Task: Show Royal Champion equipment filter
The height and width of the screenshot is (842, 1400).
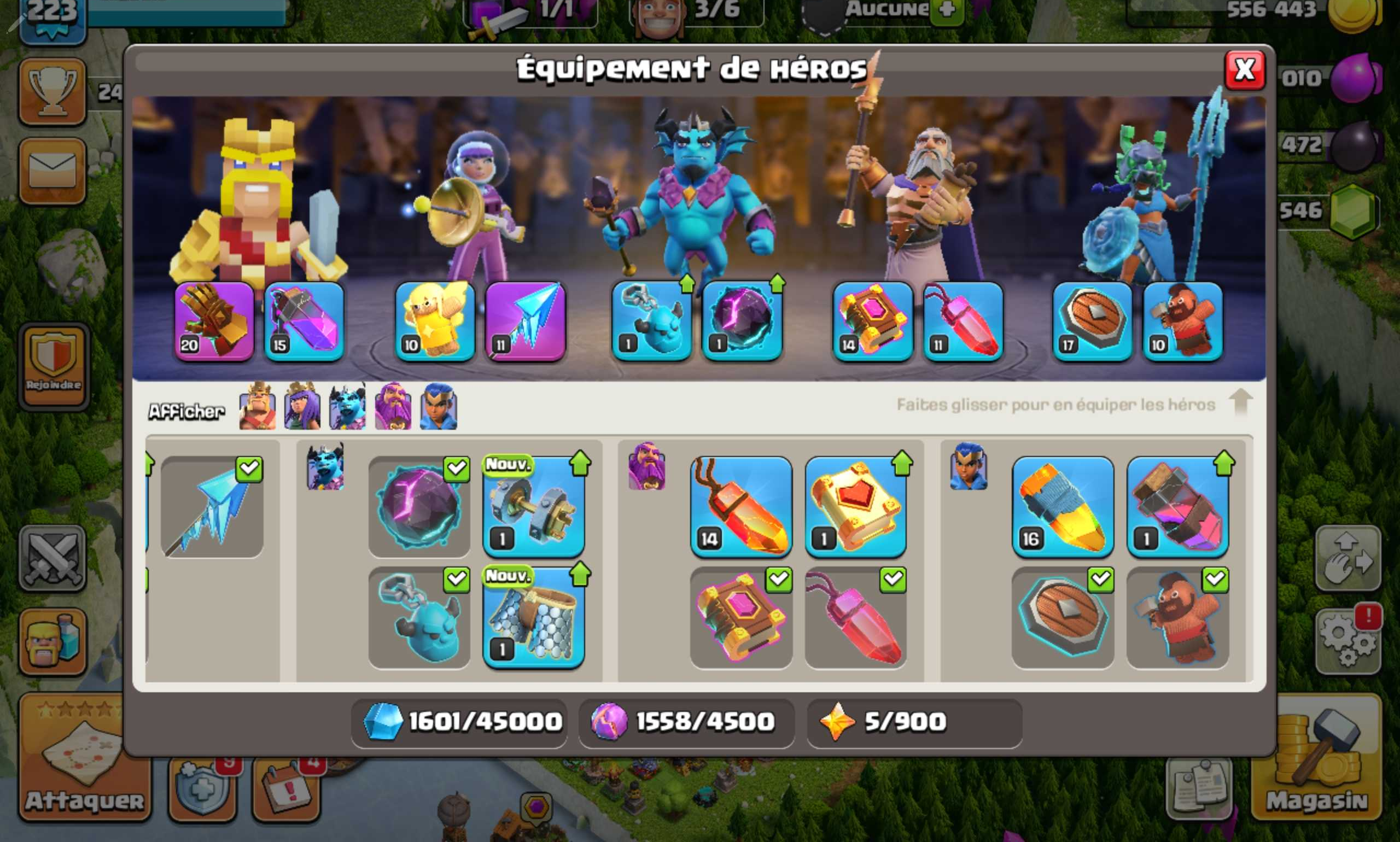Action: click(x=438, y=407)
